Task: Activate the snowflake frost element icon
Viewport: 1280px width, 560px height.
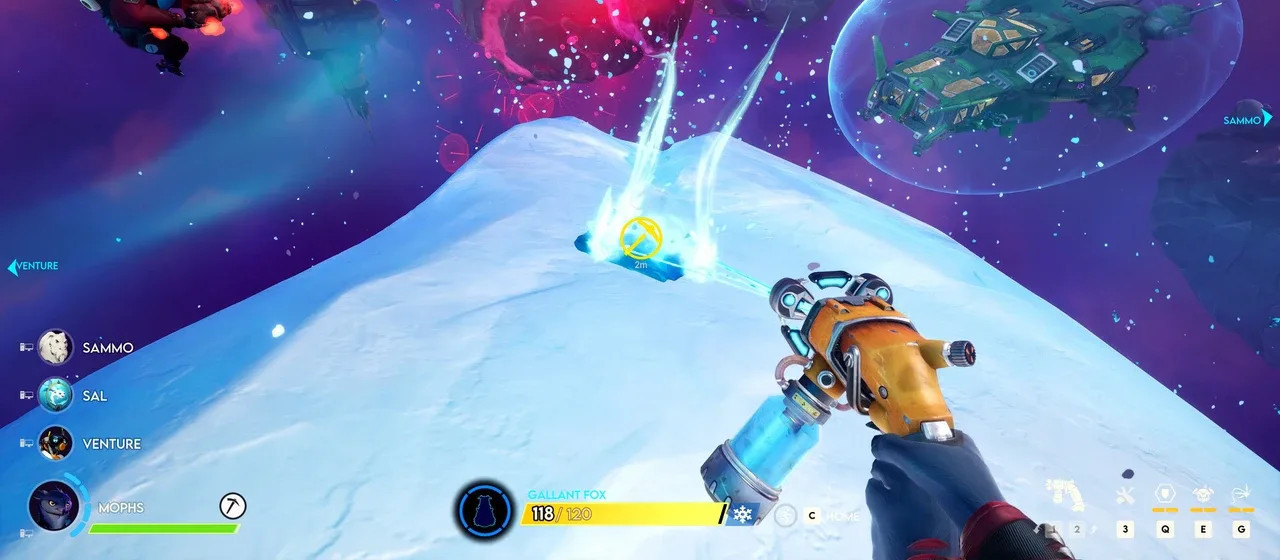Action: point(743,514)
